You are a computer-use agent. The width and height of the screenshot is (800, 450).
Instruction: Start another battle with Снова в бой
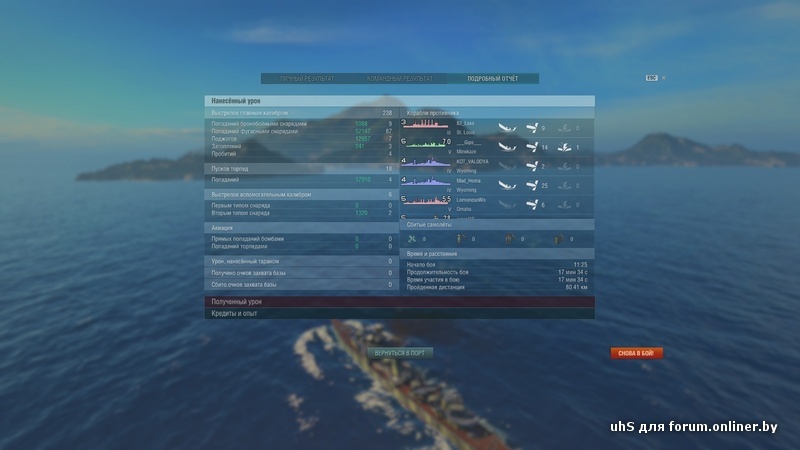click(637, 353)
